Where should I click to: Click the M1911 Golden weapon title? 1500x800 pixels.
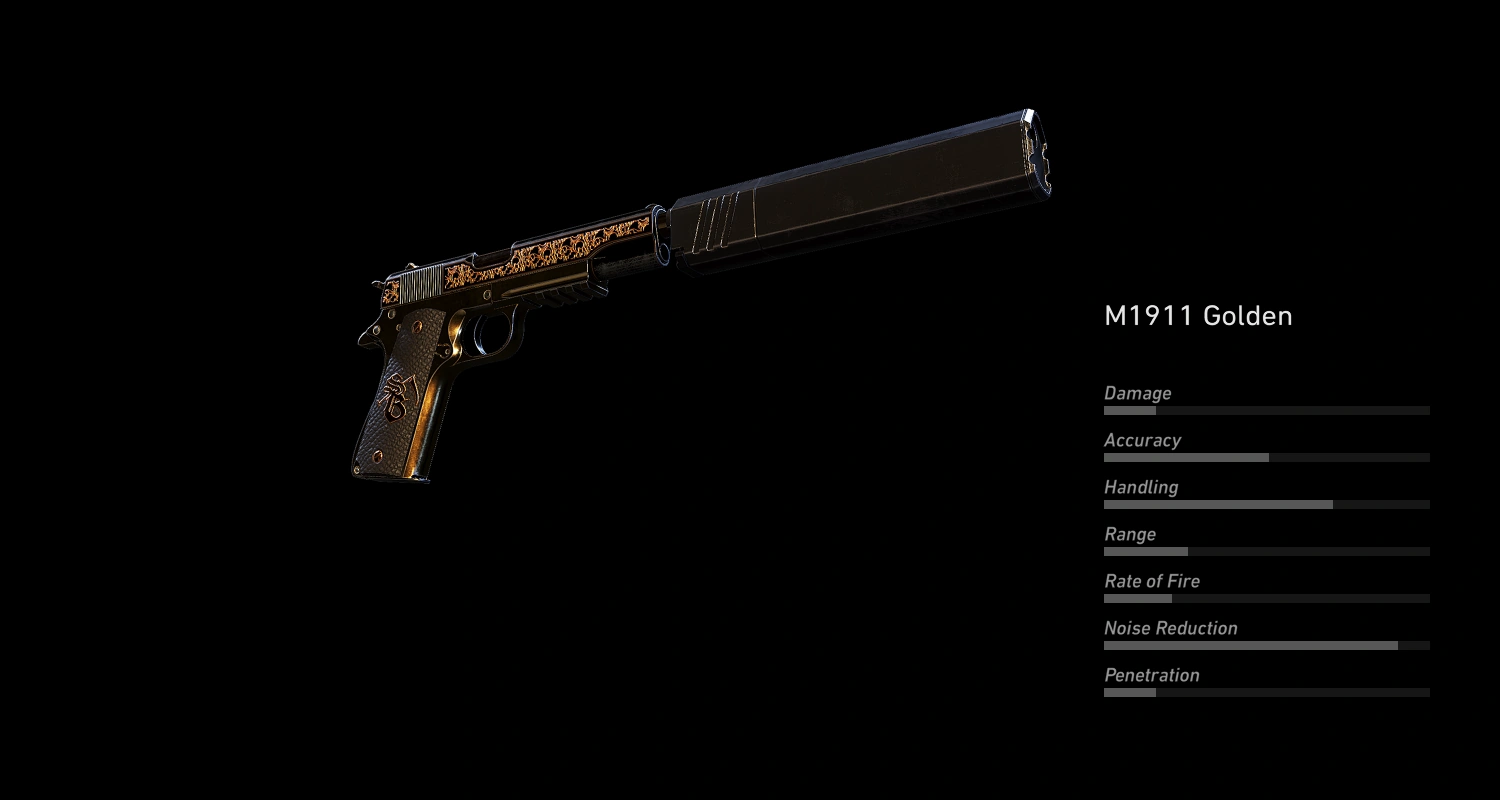(1198, 316)
